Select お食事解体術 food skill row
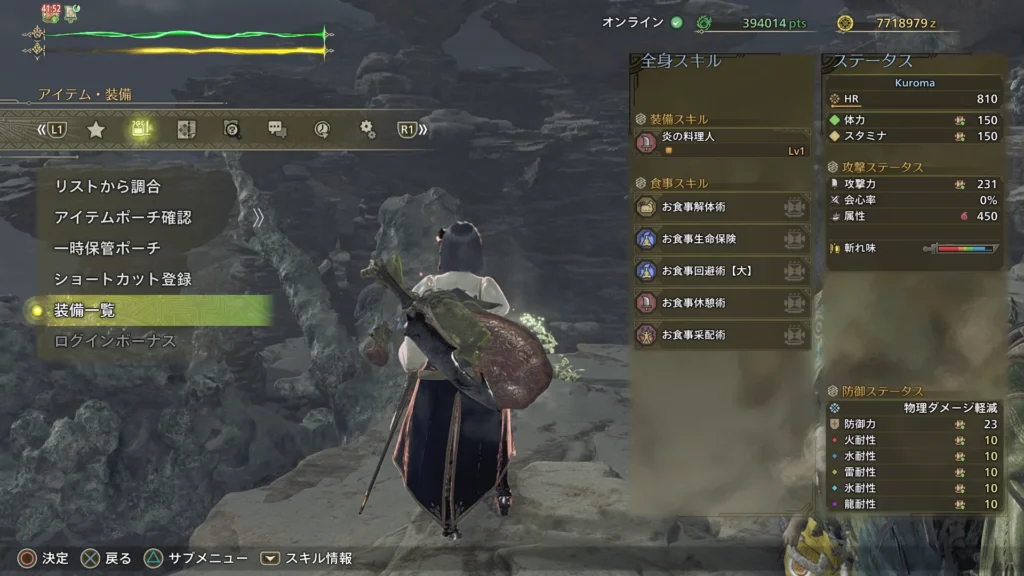Screen dimensions: 1024x576 click(722, 207)
